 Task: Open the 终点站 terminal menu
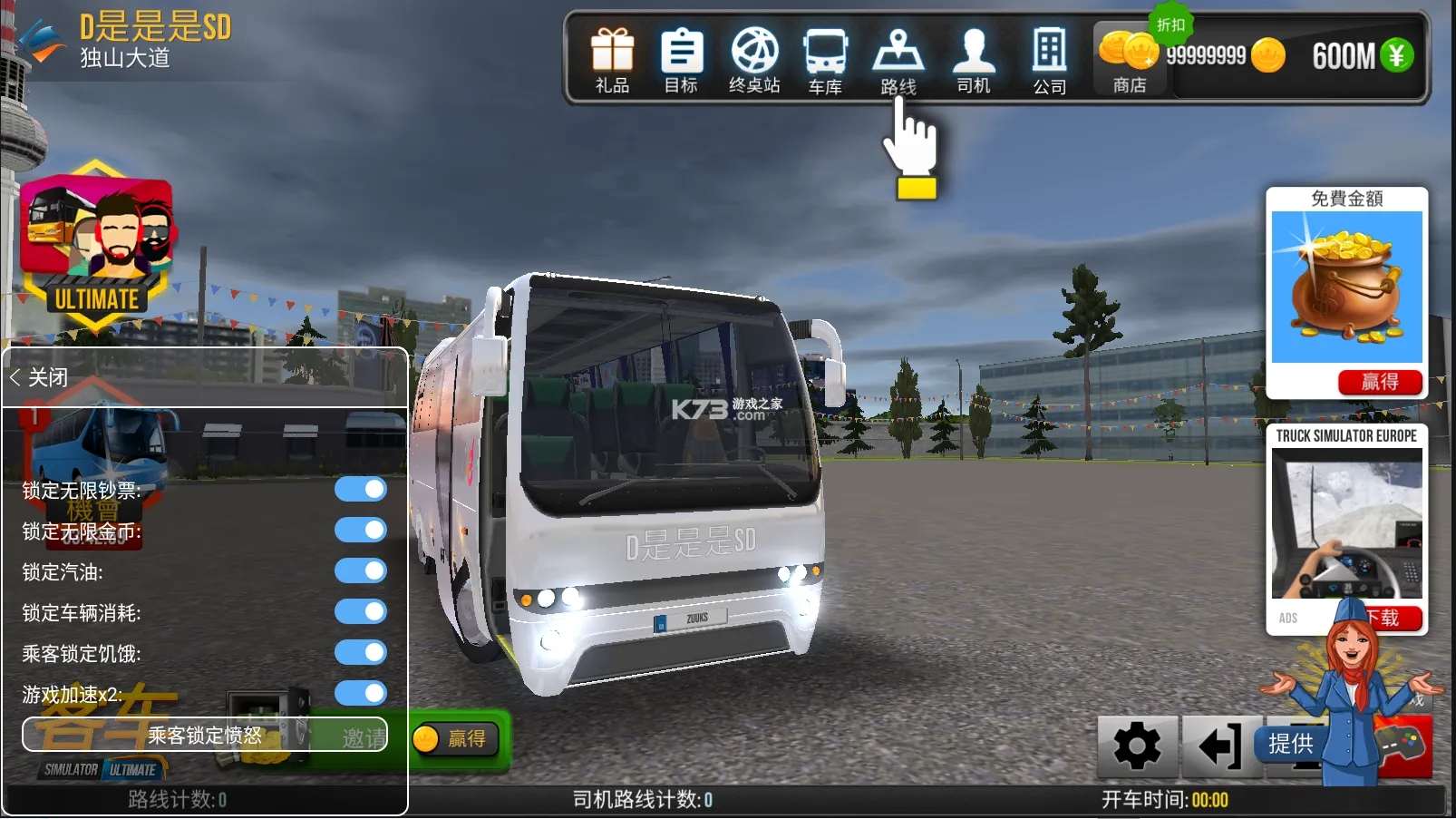754,60
